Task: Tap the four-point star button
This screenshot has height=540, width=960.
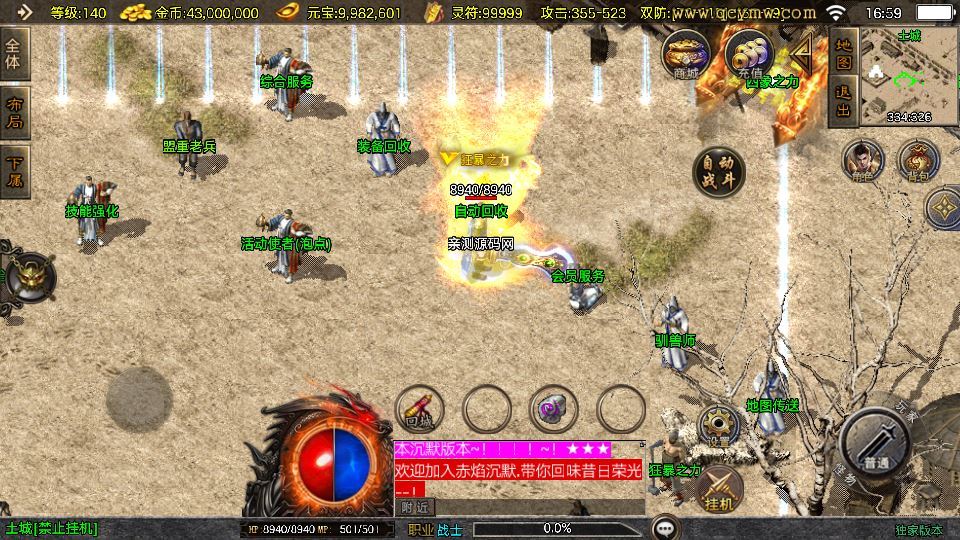Action: [944, 209]
